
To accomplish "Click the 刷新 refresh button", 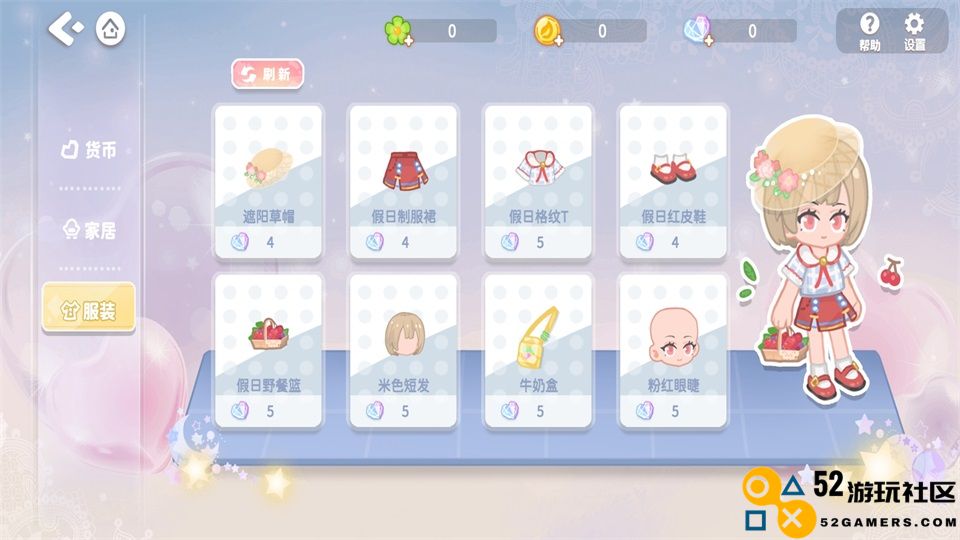I will pos(267,74).
